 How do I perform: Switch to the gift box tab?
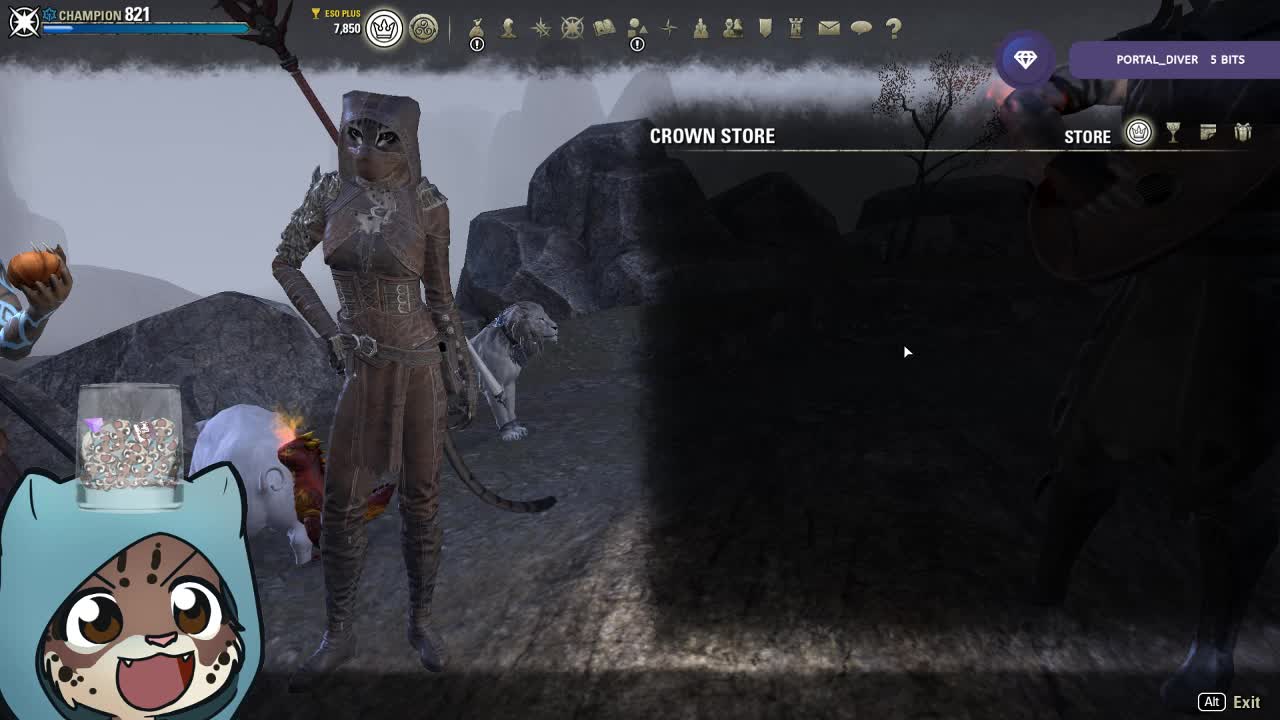[x=1243, y=133]
